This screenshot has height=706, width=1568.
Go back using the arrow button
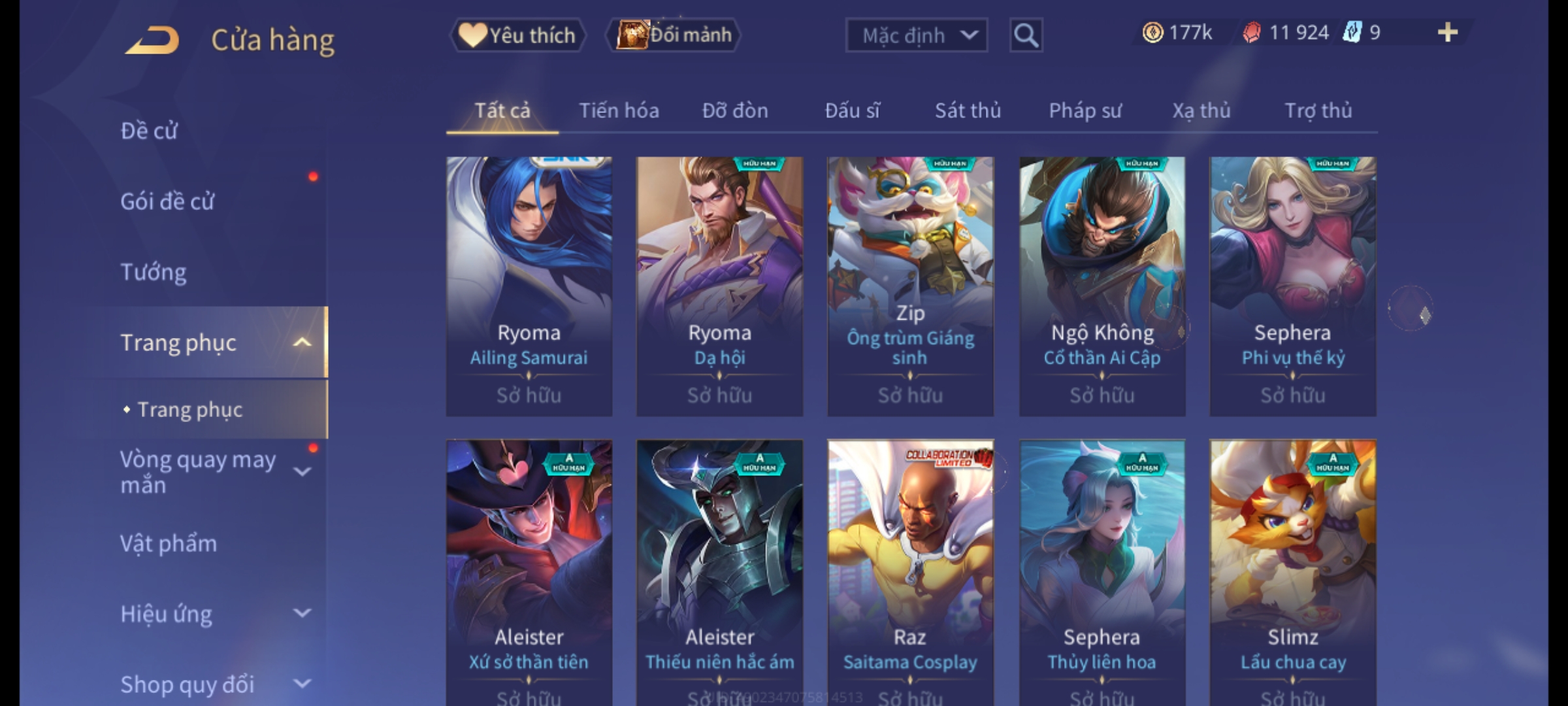pos(153,40)
